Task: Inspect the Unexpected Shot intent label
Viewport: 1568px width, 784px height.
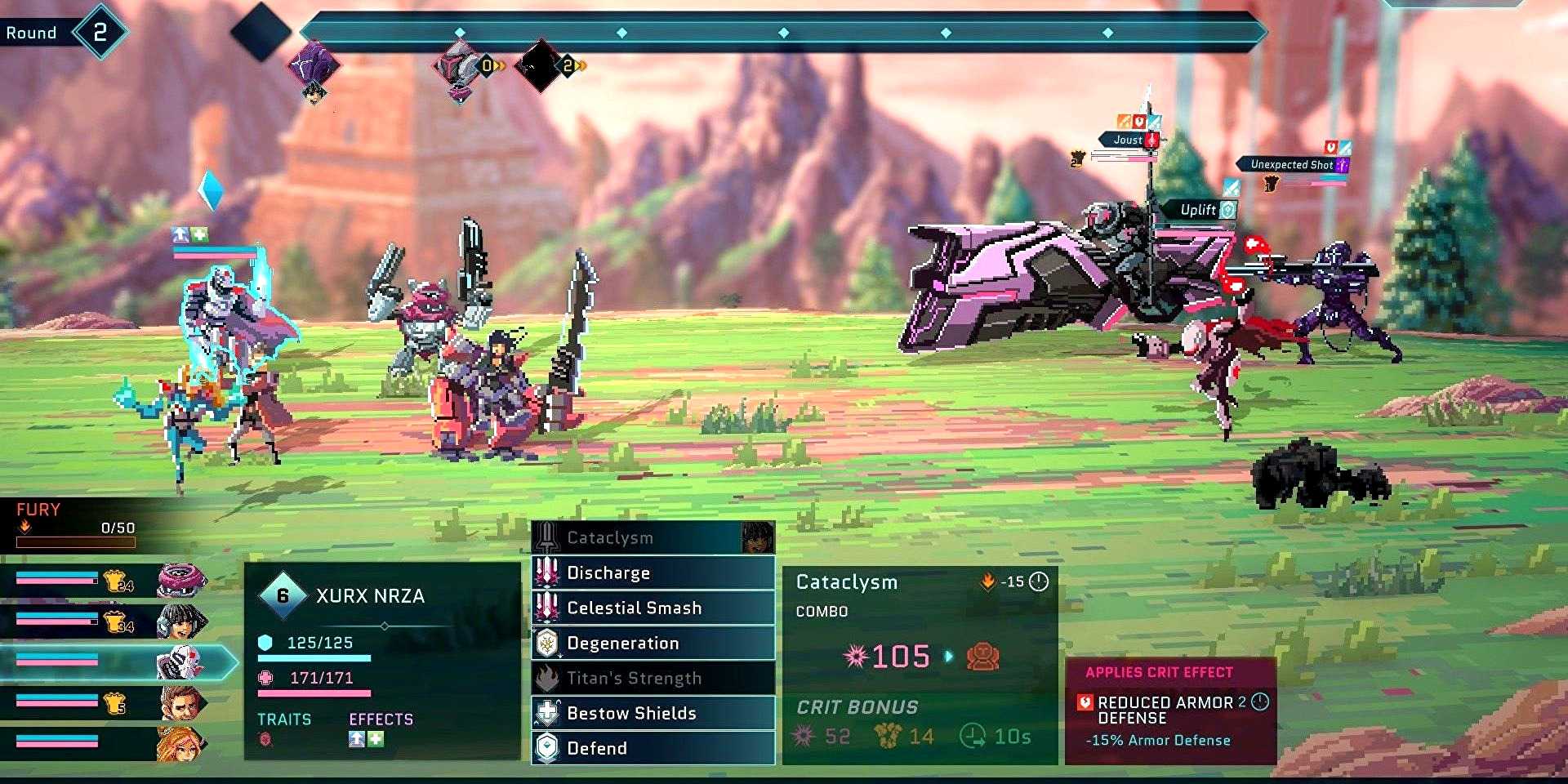Action: click(x=1290, y=164)
